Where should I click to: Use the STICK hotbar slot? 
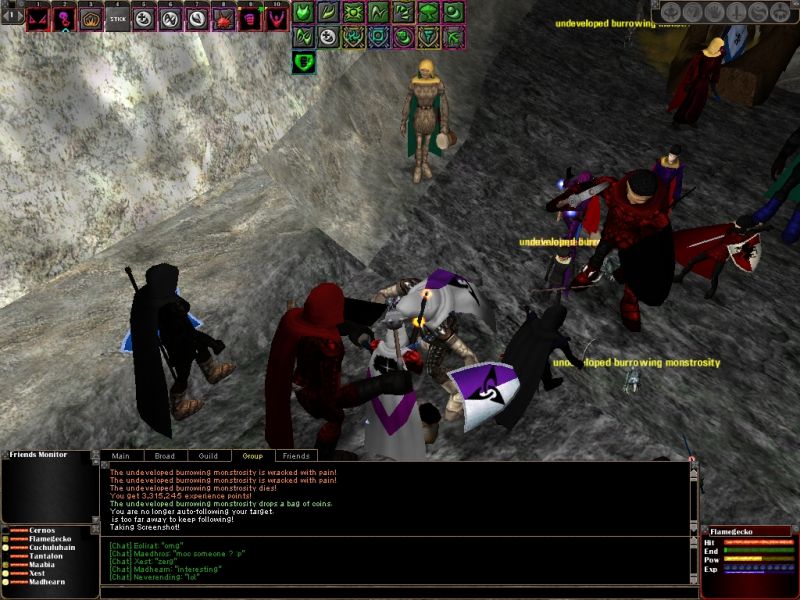(117, 18)
